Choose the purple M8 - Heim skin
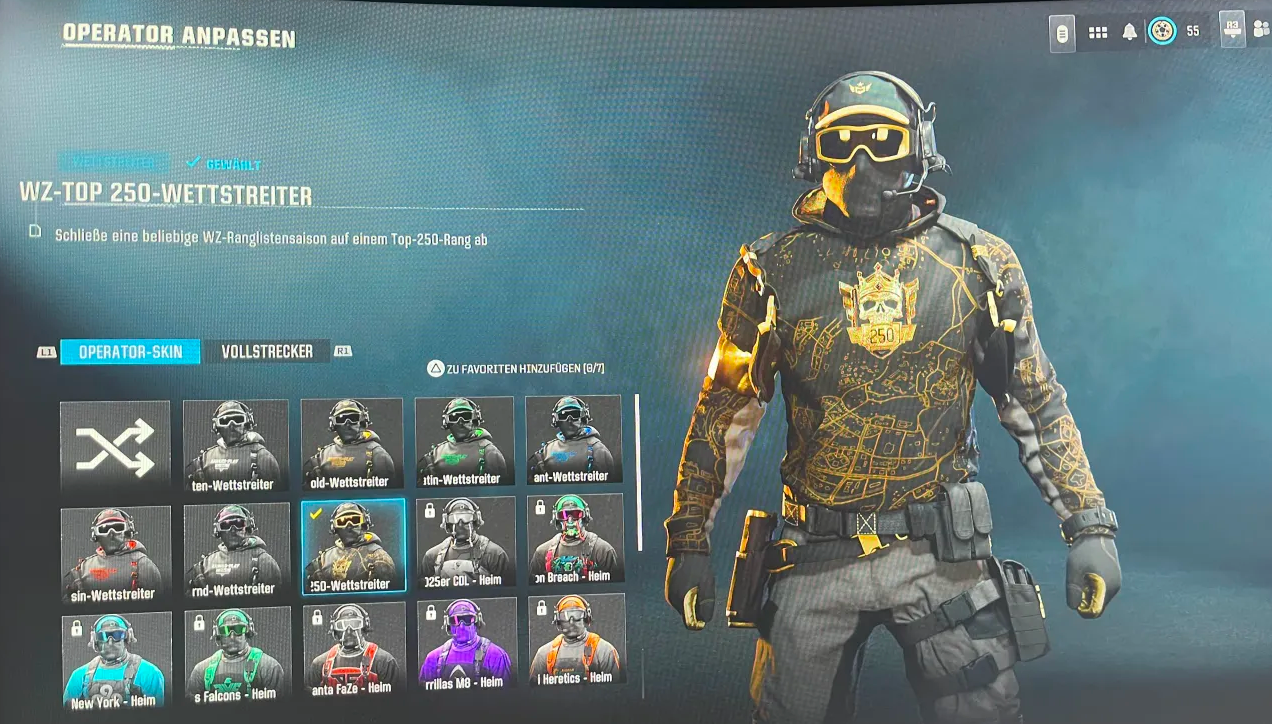Screen dimensions: 1272x724 (466, 645)
